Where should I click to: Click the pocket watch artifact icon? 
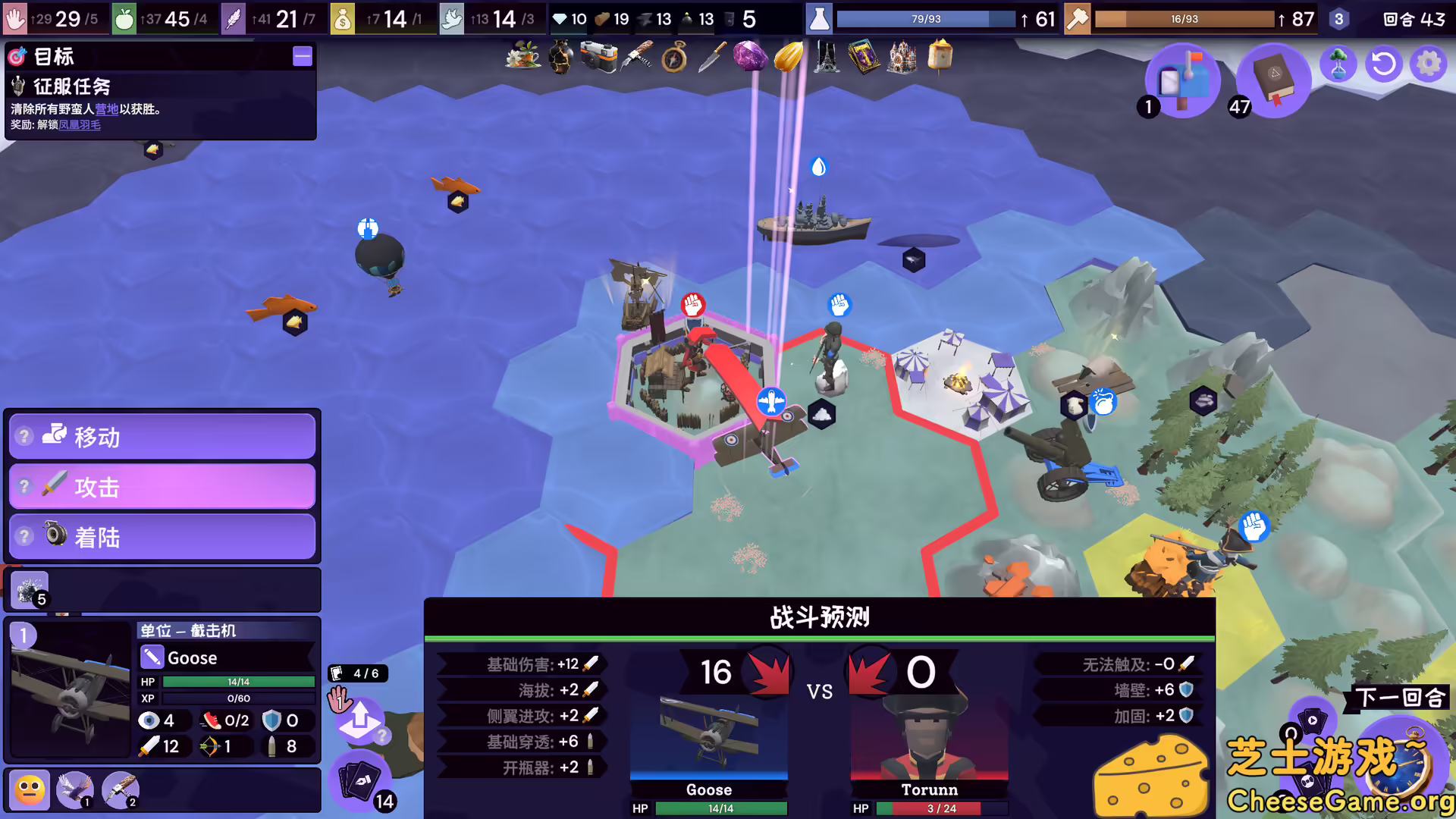[x=674, y=57]
